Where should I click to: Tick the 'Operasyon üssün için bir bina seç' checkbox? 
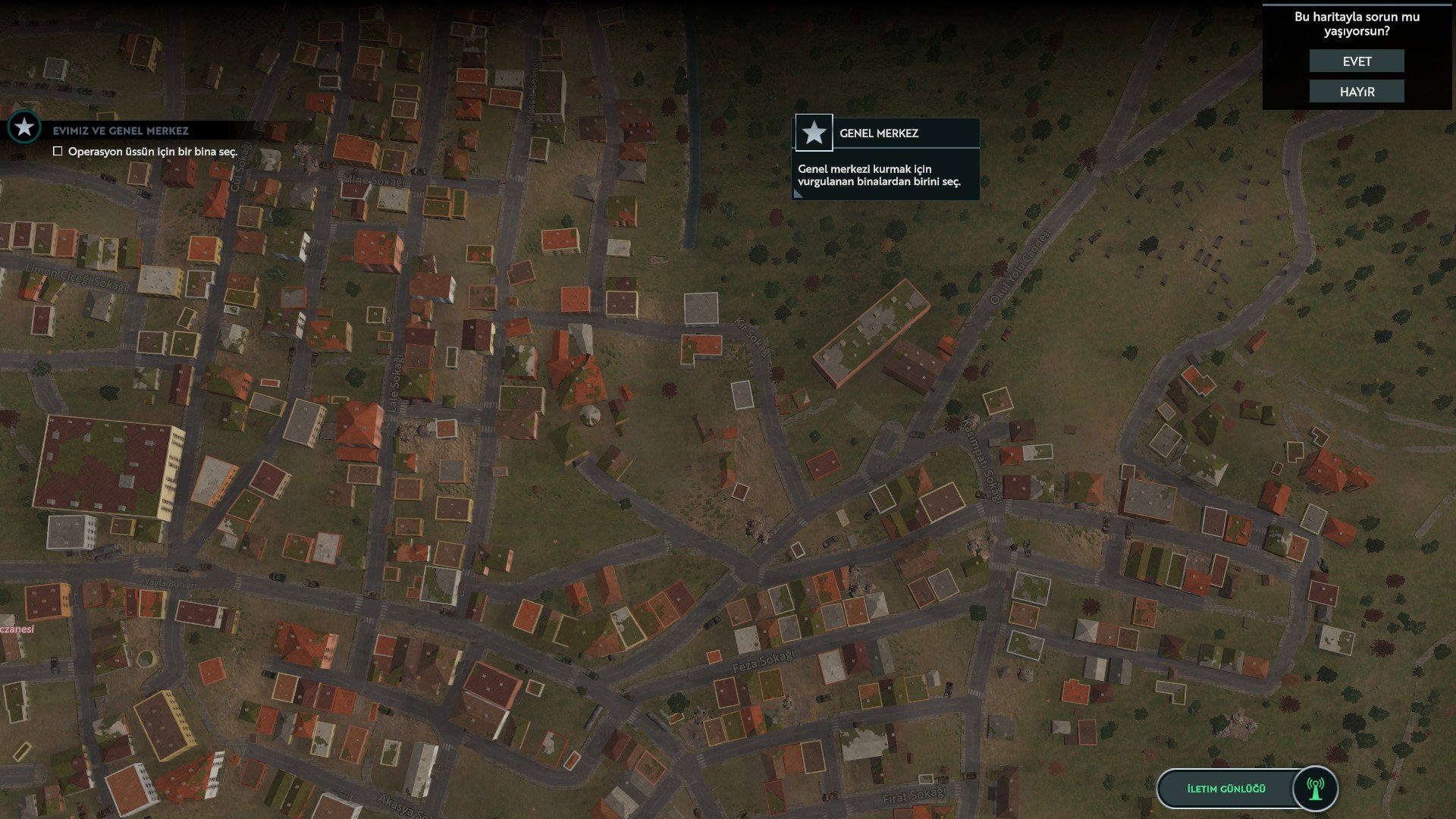point(58,152)
